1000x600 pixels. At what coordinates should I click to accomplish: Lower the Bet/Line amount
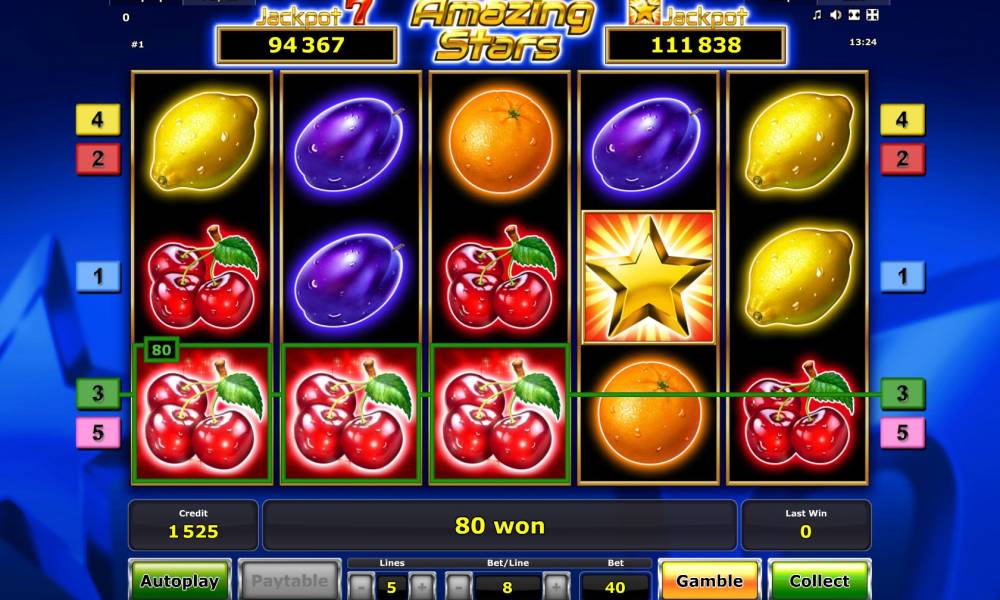click(458, 585)
